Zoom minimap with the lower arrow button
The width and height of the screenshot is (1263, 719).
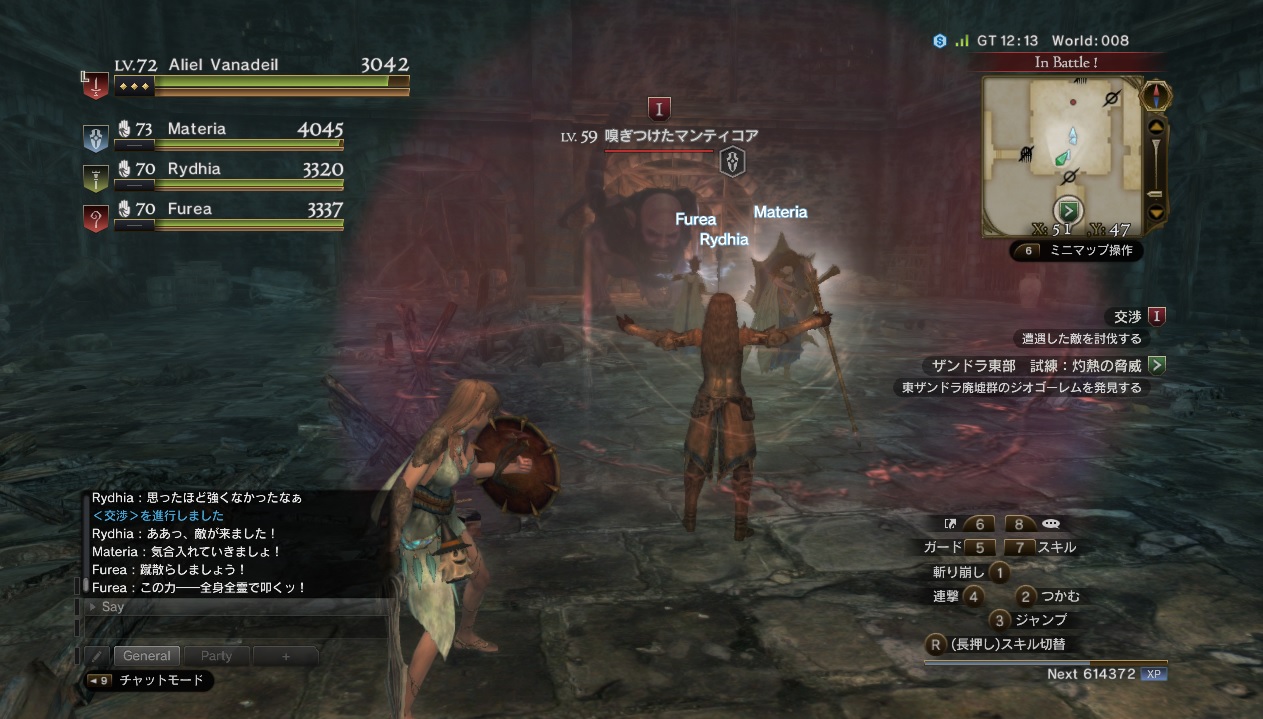pos(1156,212)
